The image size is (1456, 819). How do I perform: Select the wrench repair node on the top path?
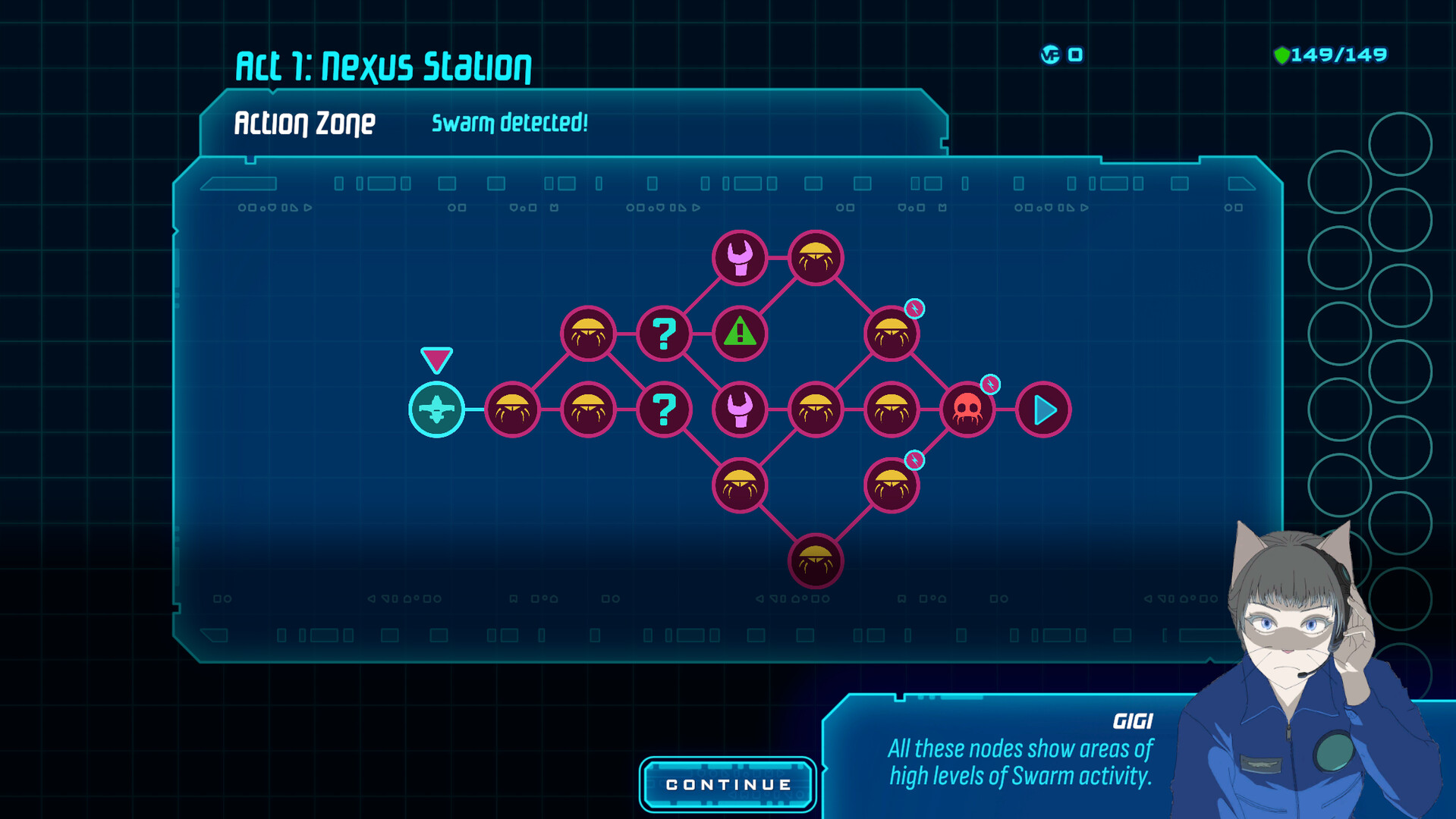740,258
